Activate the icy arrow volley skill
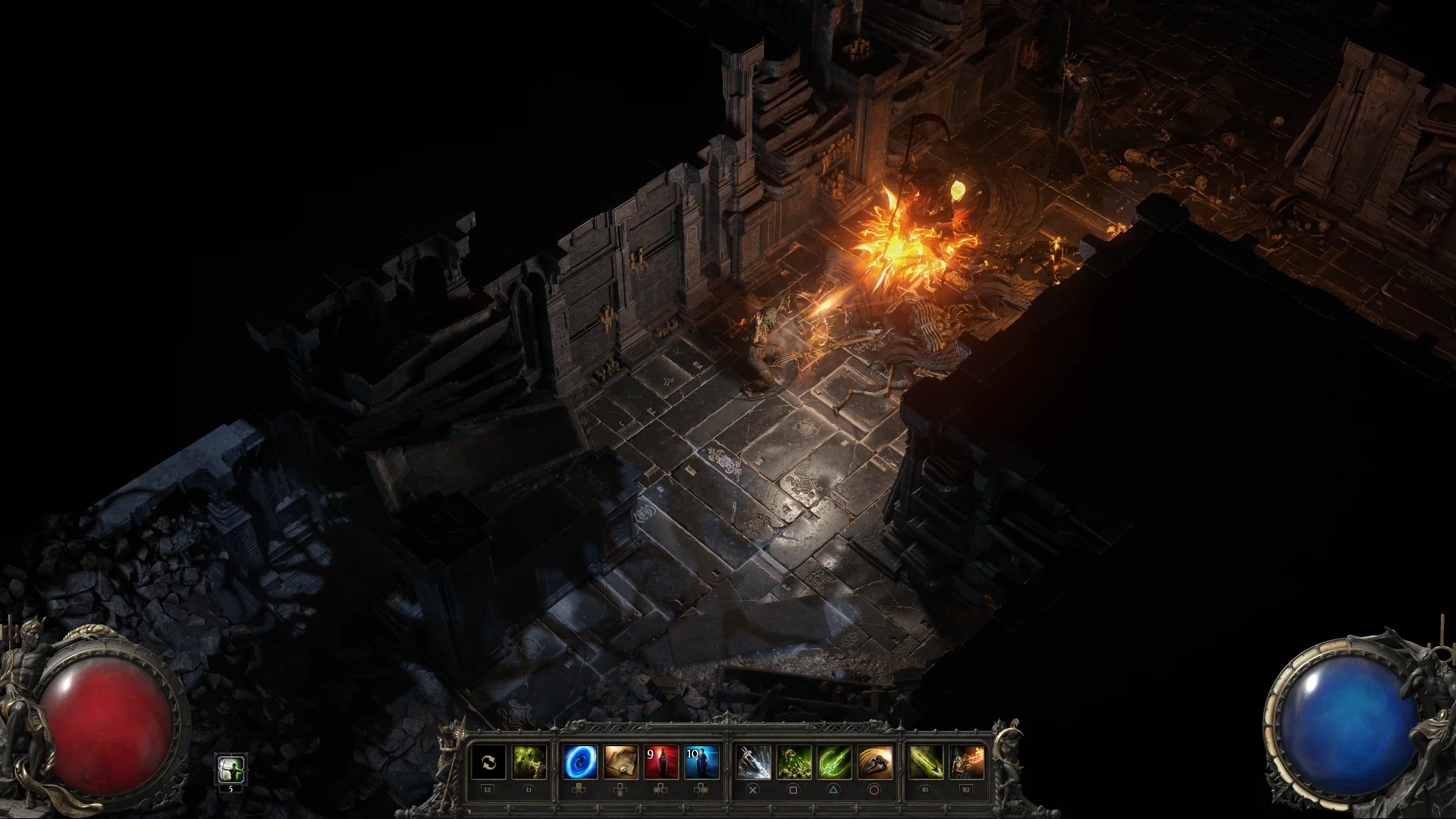Image resolution: width=1456 pixels, height=819 pixels. (x=753, y=762)
